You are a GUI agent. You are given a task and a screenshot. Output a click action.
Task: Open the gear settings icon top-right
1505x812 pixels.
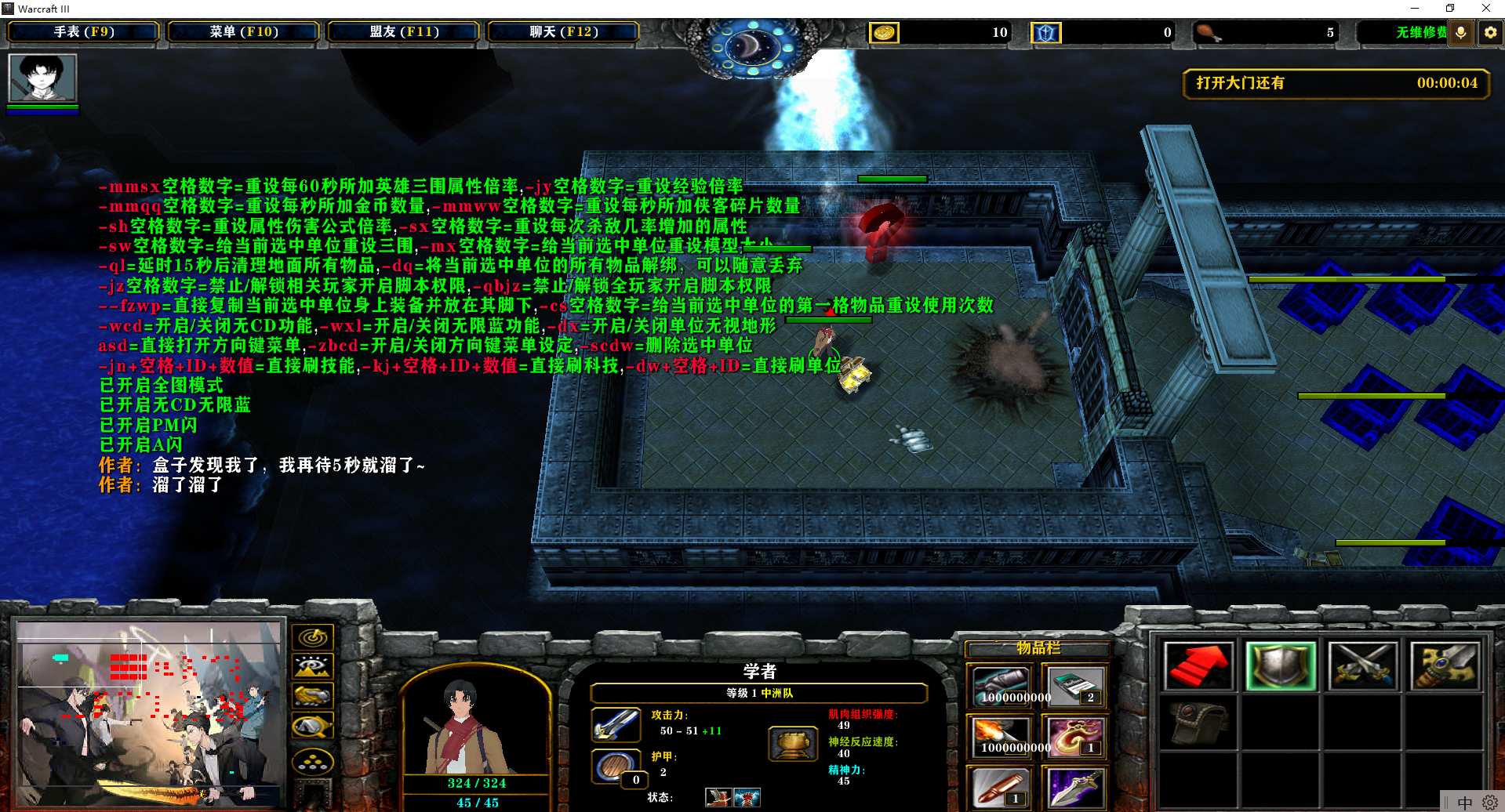pyautogui.click(x=1490, y=32)
